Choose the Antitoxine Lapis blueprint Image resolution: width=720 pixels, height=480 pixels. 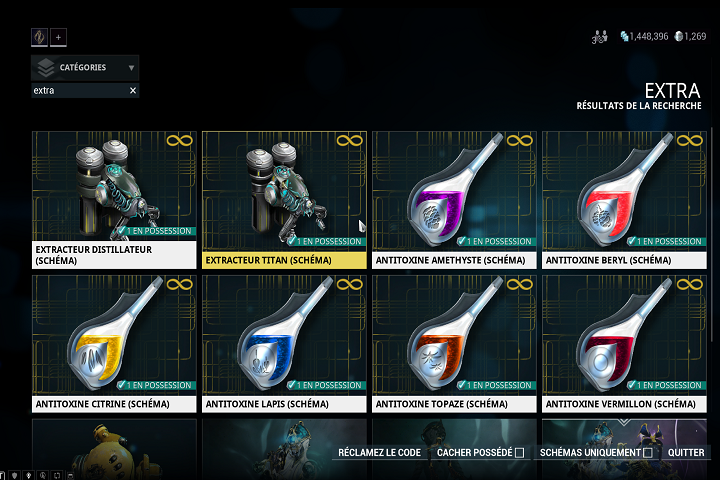tap(284, 344)
